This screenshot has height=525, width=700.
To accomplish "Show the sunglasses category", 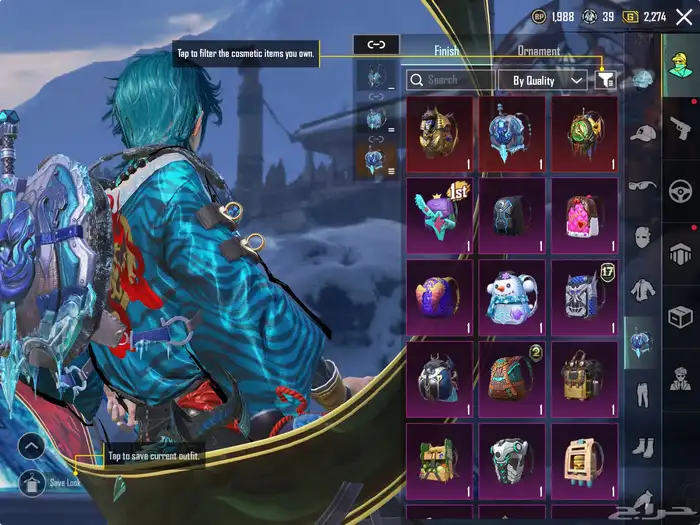I will [642, 185].
